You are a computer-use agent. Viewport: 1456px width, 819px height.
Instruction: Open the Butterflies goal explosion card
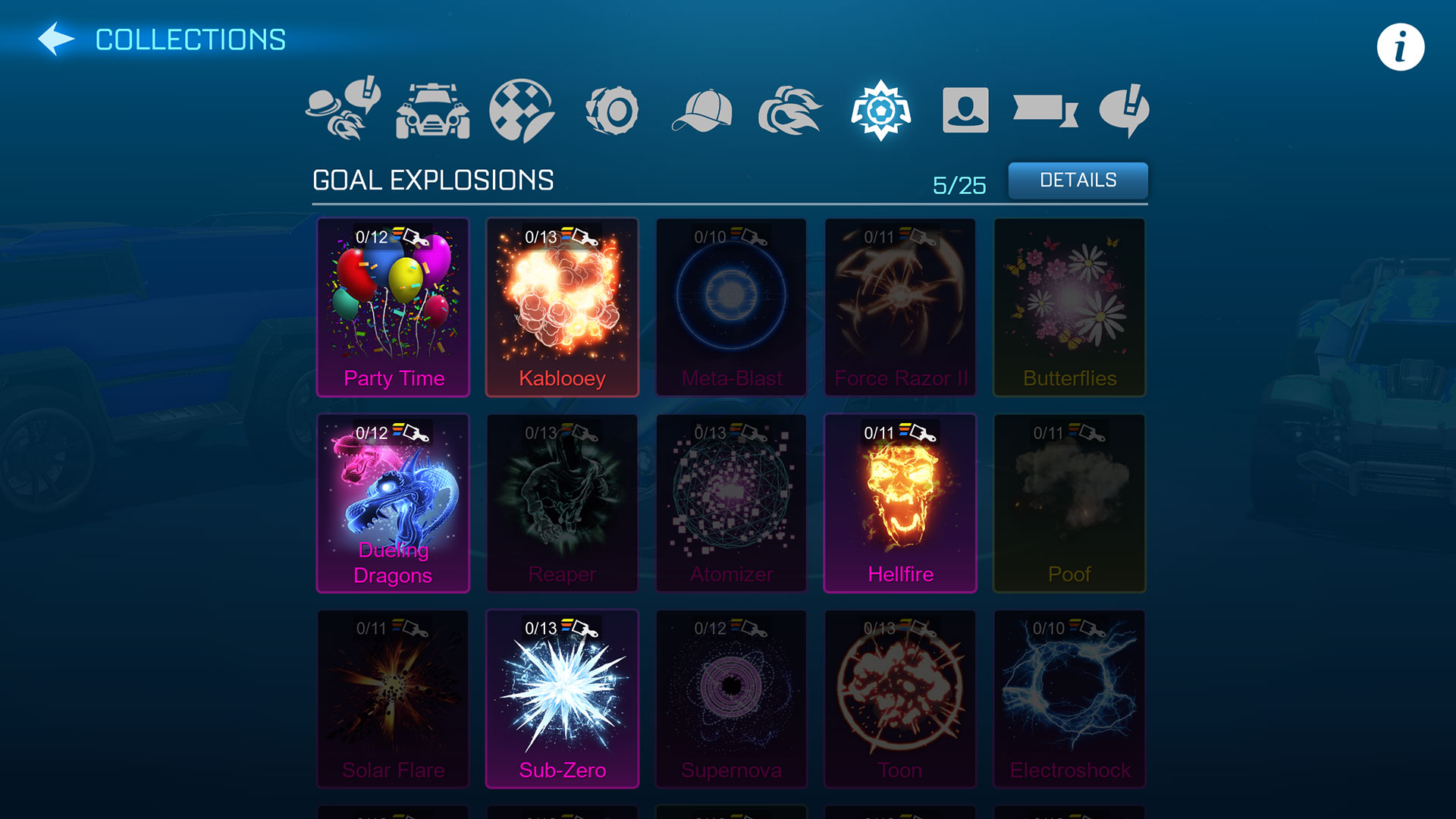[x=1068, y=307]
